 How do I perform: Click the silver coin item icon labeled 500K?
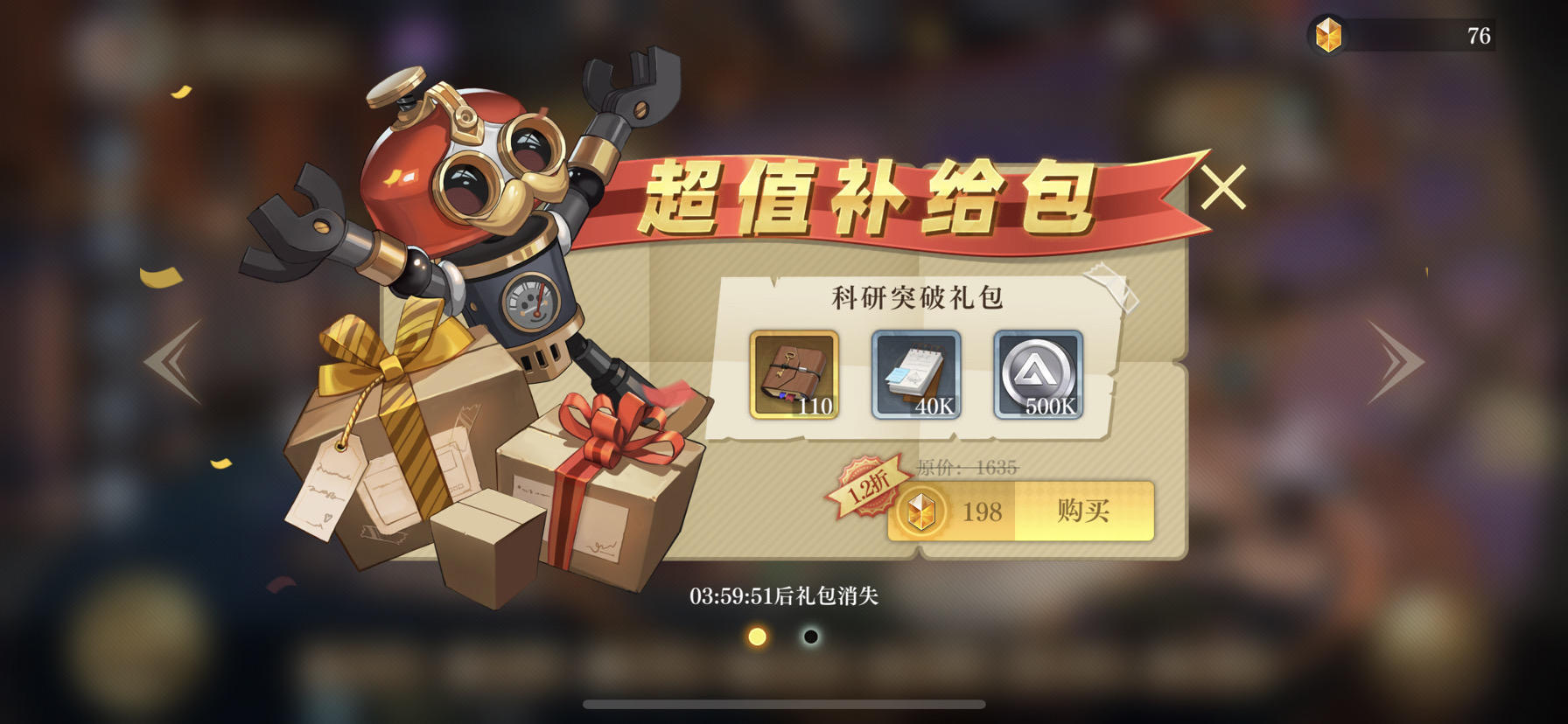click(1037, 376)
